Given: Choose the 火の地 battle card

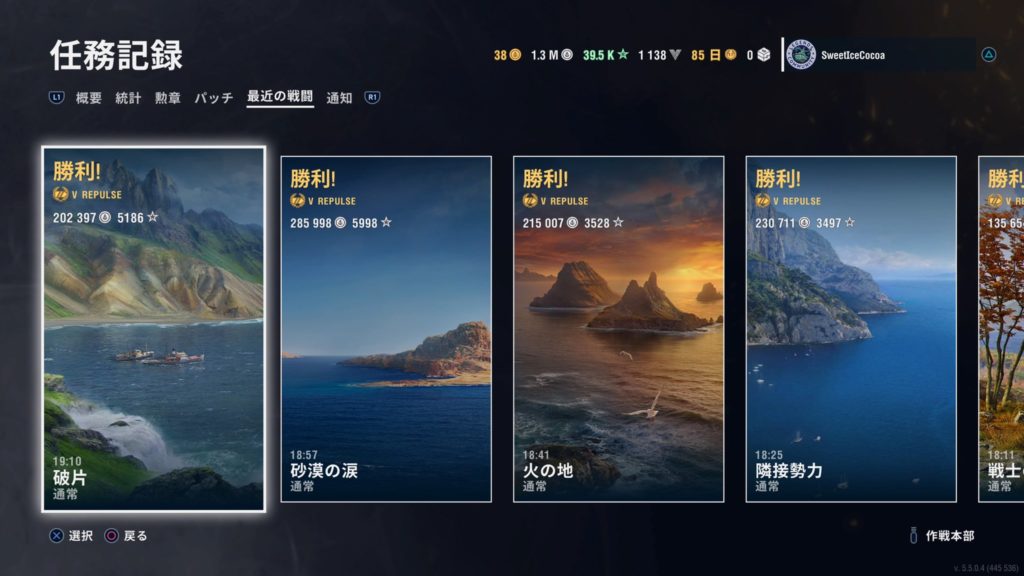Looking at the screenshot, I should pyautogui.click(x=618, y=329).
